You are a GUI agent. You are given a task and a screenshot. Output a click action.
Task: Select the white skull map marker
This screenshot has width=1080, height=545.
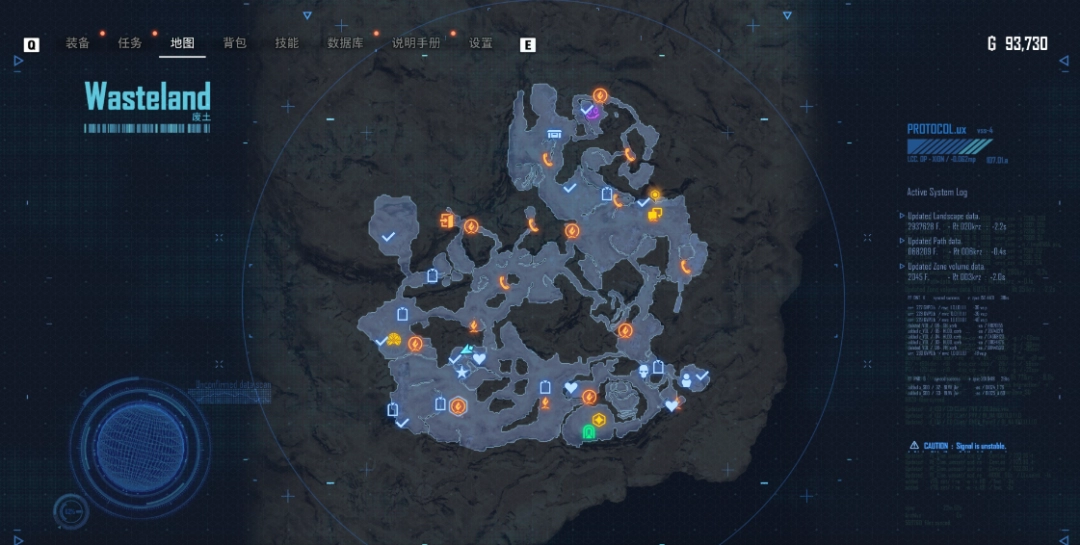pyautogui.click(x=642, y=371)
